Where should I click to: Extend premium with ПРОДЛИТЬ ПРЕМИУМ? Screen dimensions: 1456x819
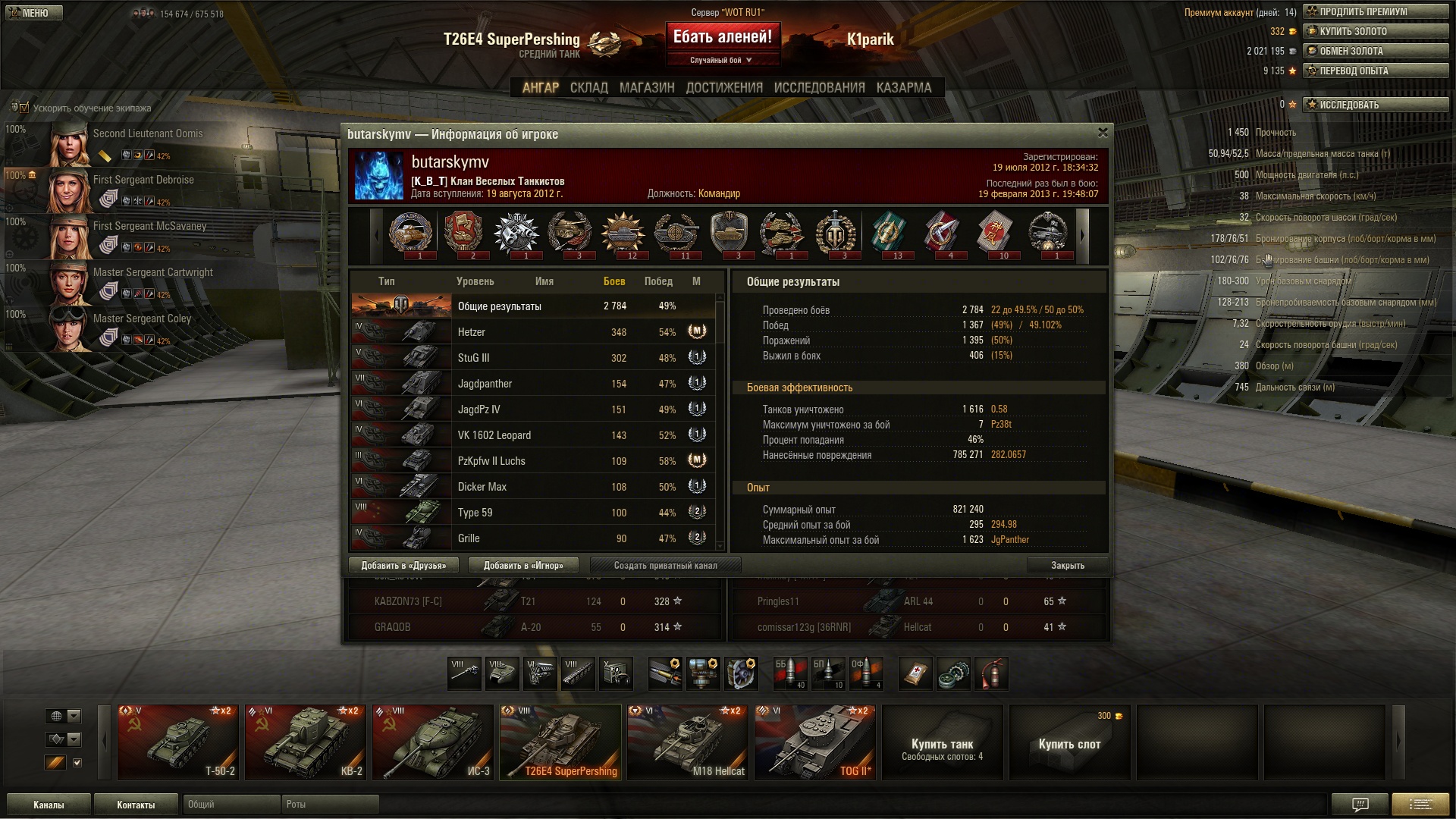[x=1375, y=12]
